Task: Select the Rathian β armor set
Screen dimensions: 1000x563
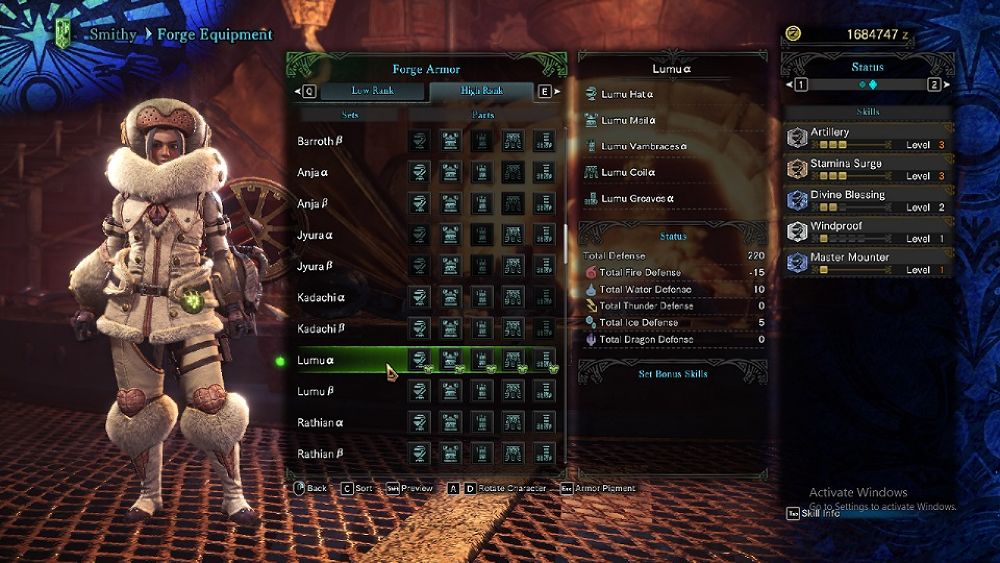Action: [320, 454]
